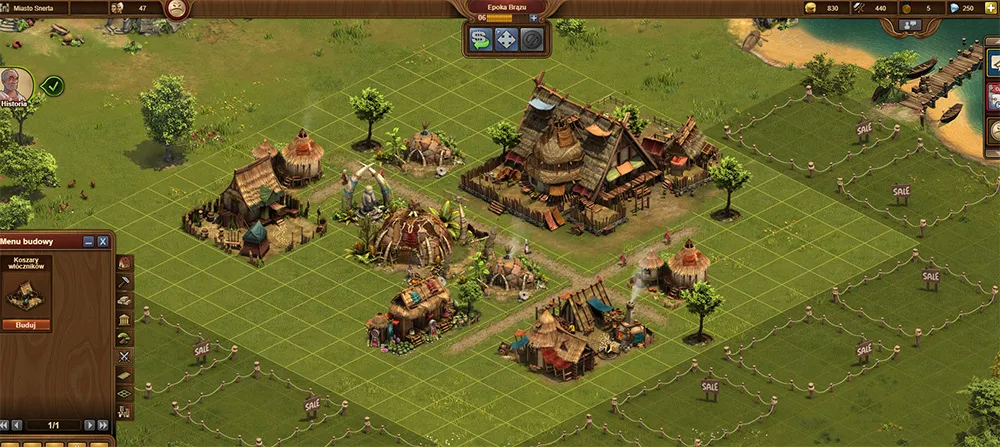Go to the next build menu page
Viewport: 1000px width, 447px height.
[87, 425]
